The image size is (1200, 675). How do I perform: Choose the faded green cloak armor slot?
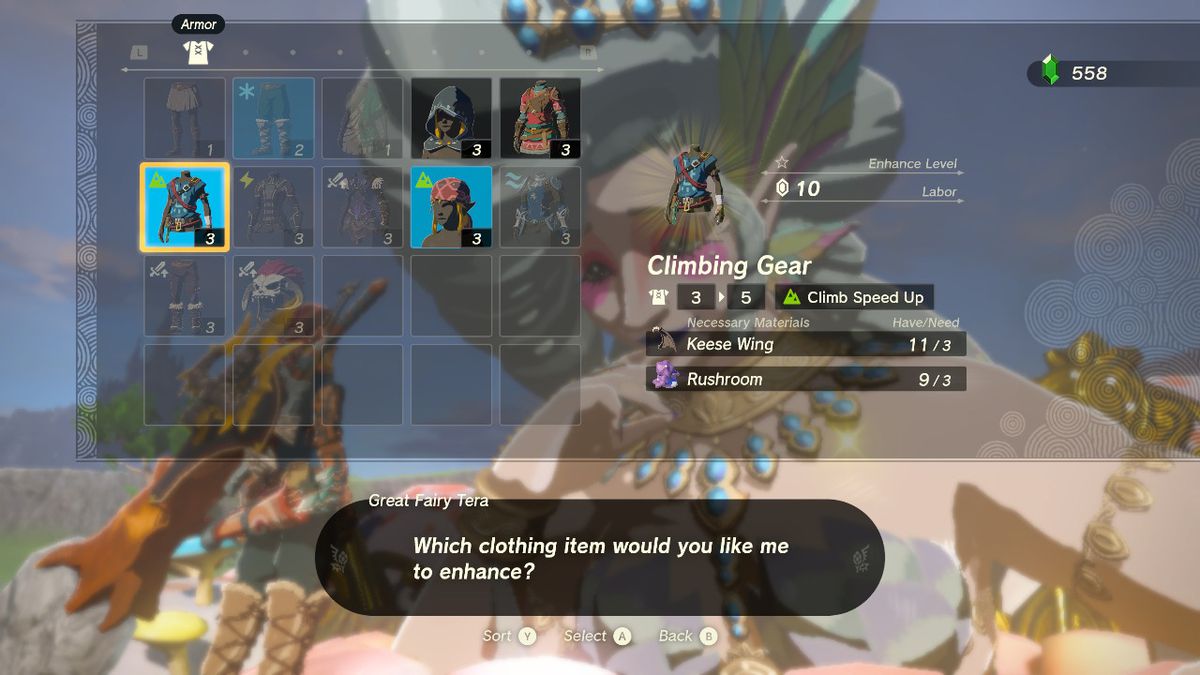click(x=362, y=118)
